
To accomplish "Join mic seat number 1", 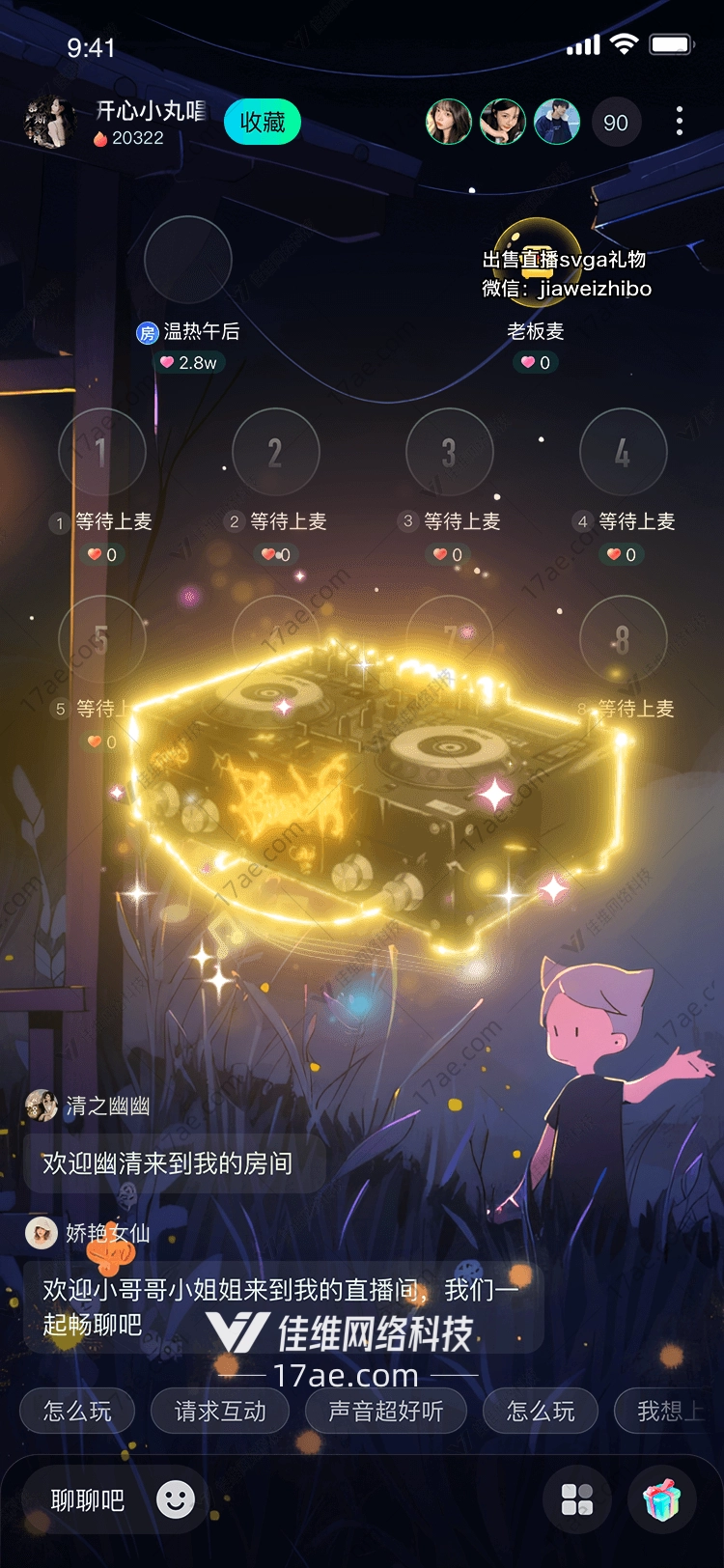I will (101, 452).
